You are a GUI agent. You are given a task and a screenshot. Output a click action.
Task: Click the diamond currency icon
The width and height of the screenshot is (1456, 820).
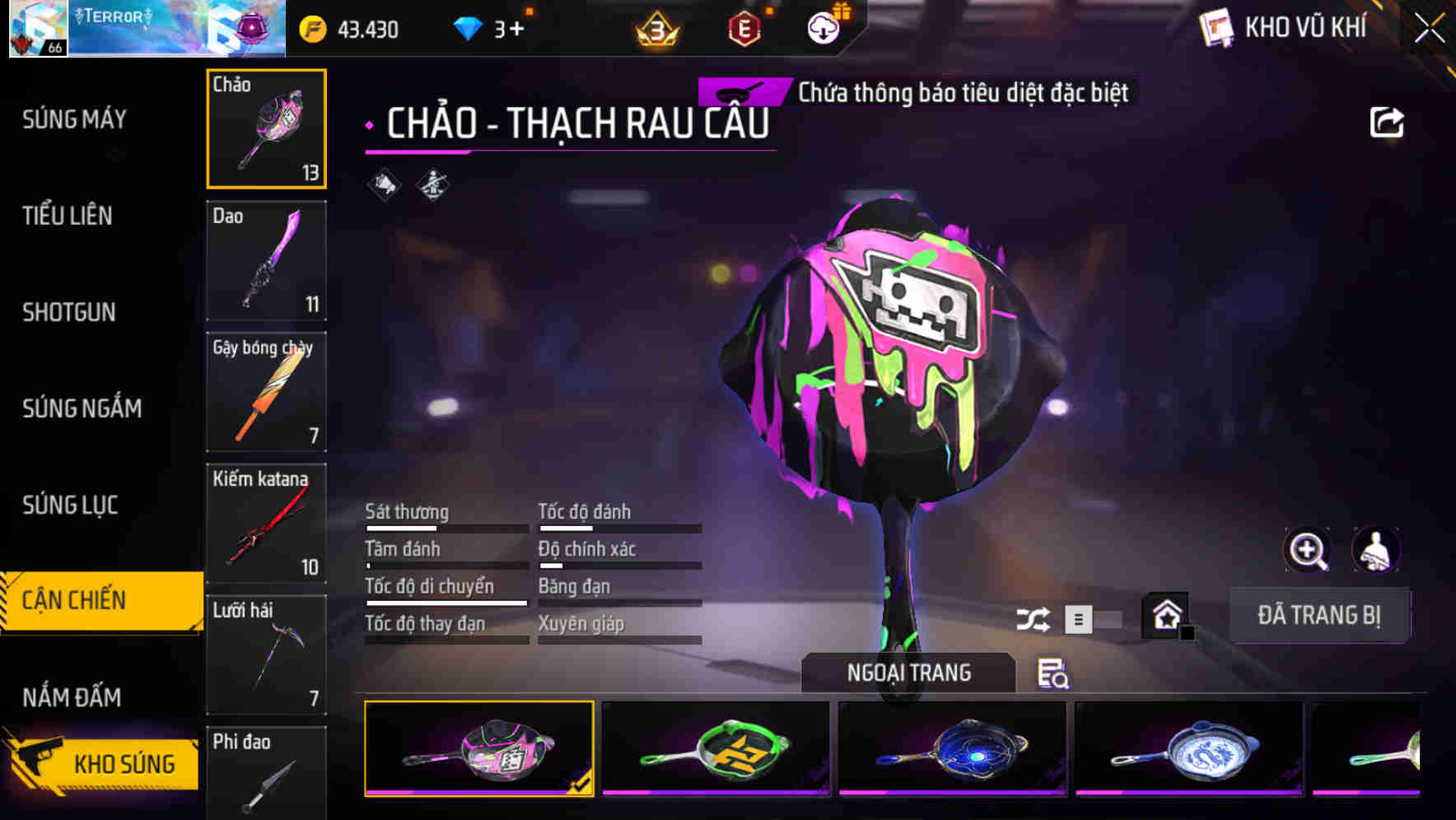pyautogui.click(x=468, y=28)
